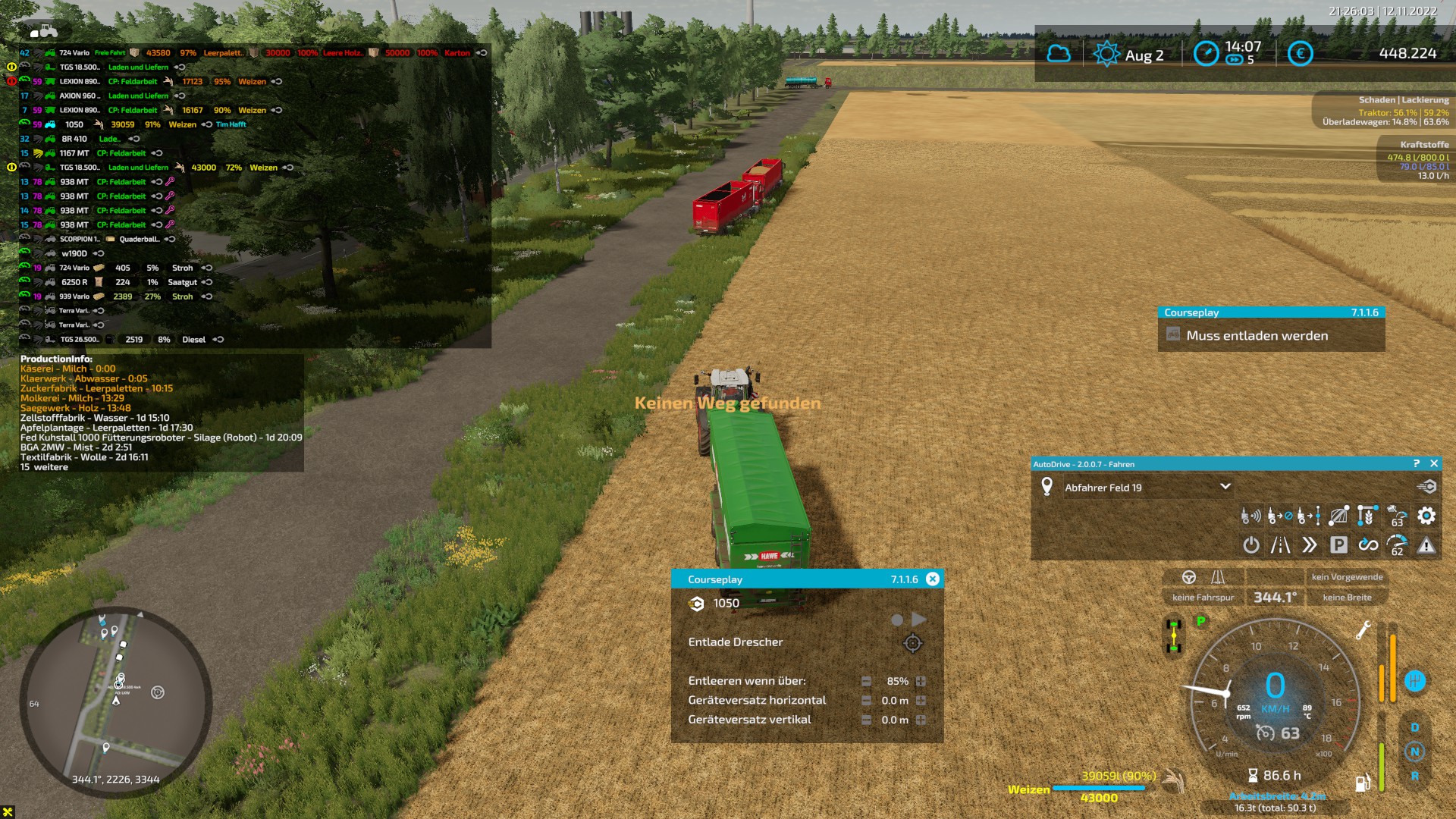Image resolution: width=1456 pixels, height=819 pixels.
Task: Increase Entleeren wenn über past 85 percent
Action: (x=921, y=680)
